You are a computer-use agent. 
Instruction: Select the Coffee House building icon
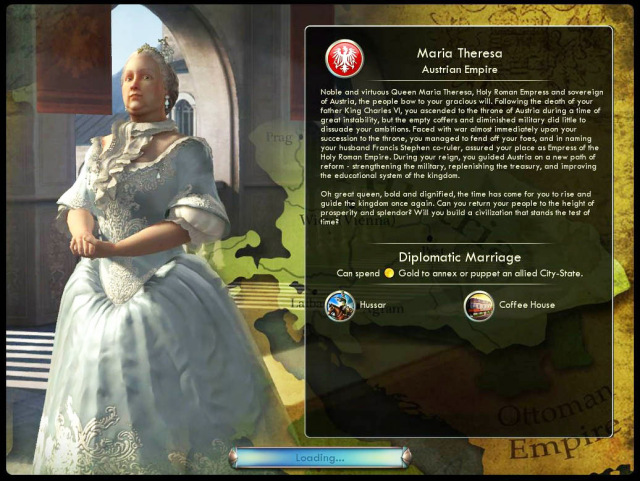(x=479, y=305)
